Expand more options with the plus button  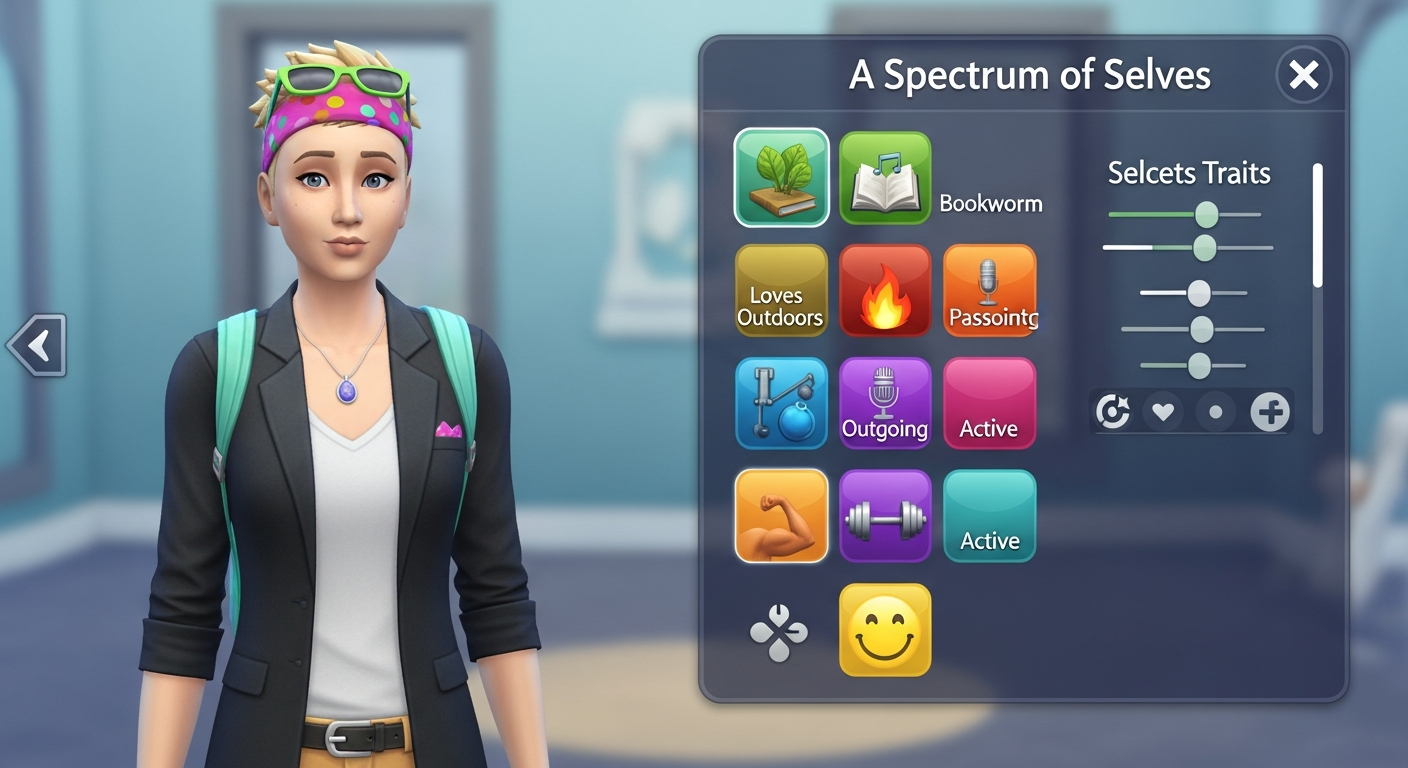[1269, 411]
